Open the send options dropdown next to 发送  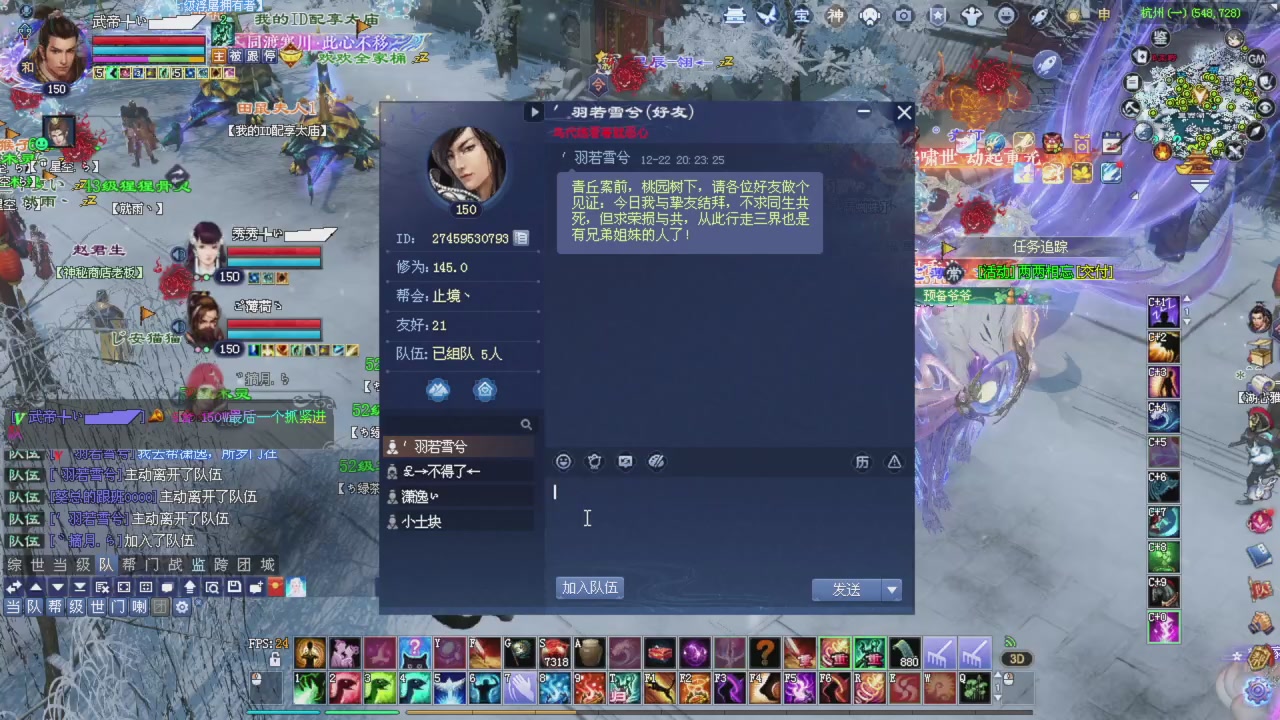tap(890, 589)
